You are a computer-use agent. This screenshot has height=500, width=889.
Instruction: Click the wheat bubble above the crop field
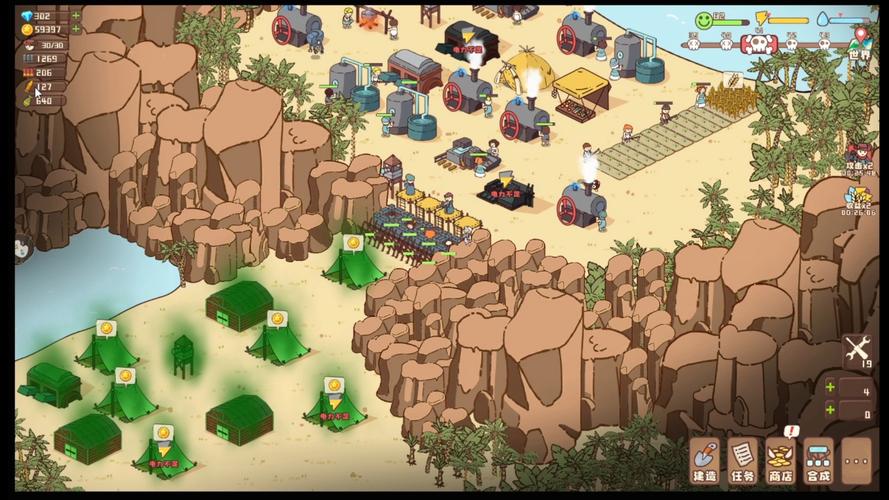click(x=732, y=78)
